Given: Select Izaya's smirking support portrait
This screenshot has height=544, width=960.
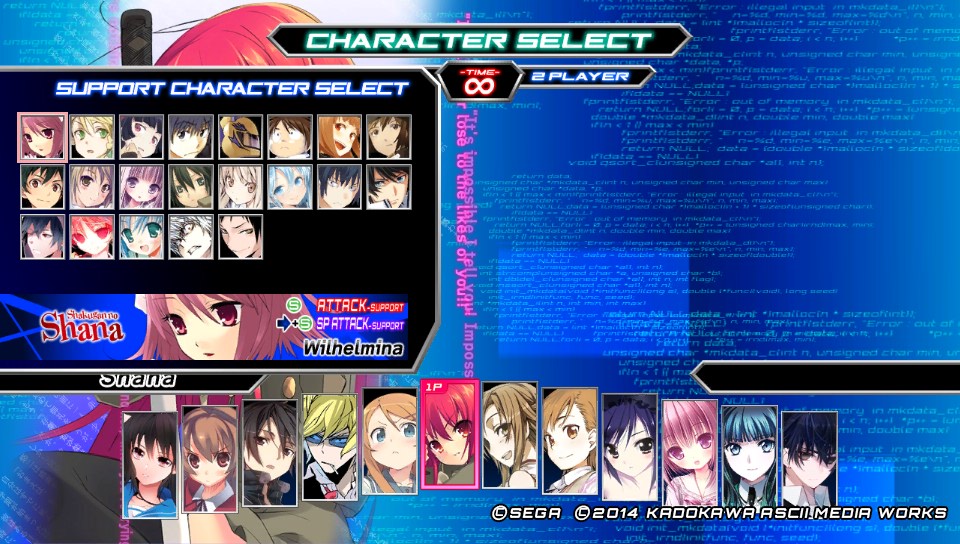Looking at the screenshot, I should coord(240,237).
